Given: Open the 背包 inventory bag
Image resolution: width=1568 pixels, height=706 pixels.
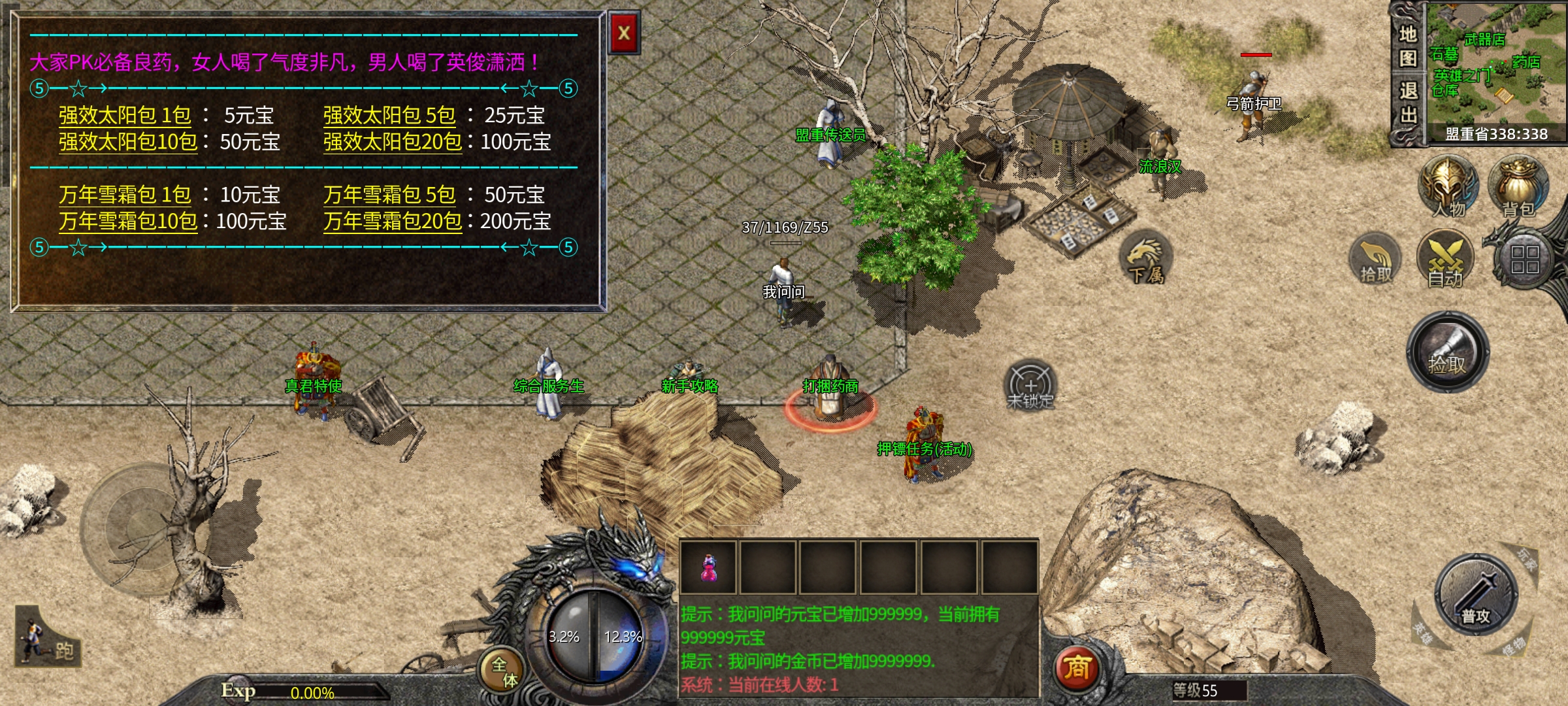Looking at the screenshot, I should [1518, 187].
